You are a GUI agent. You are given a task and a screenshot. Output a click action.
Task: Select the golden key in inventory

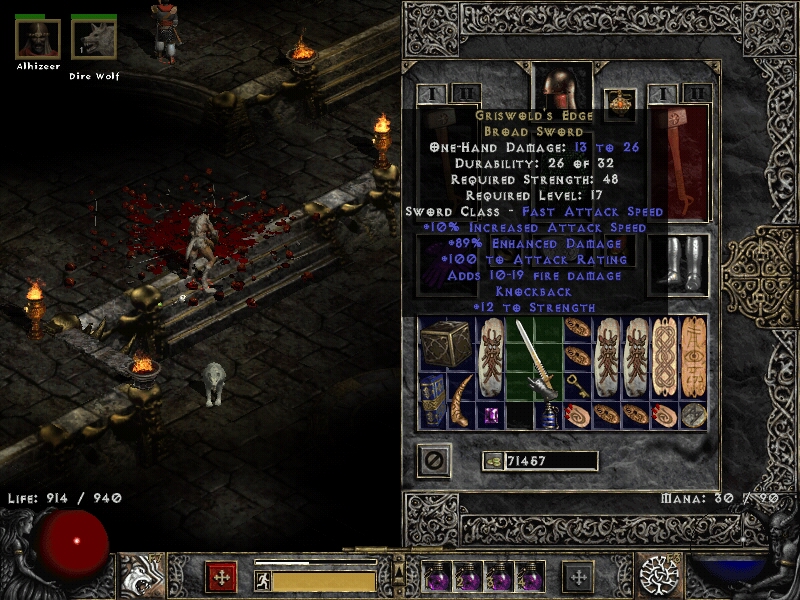coord(578,386)
